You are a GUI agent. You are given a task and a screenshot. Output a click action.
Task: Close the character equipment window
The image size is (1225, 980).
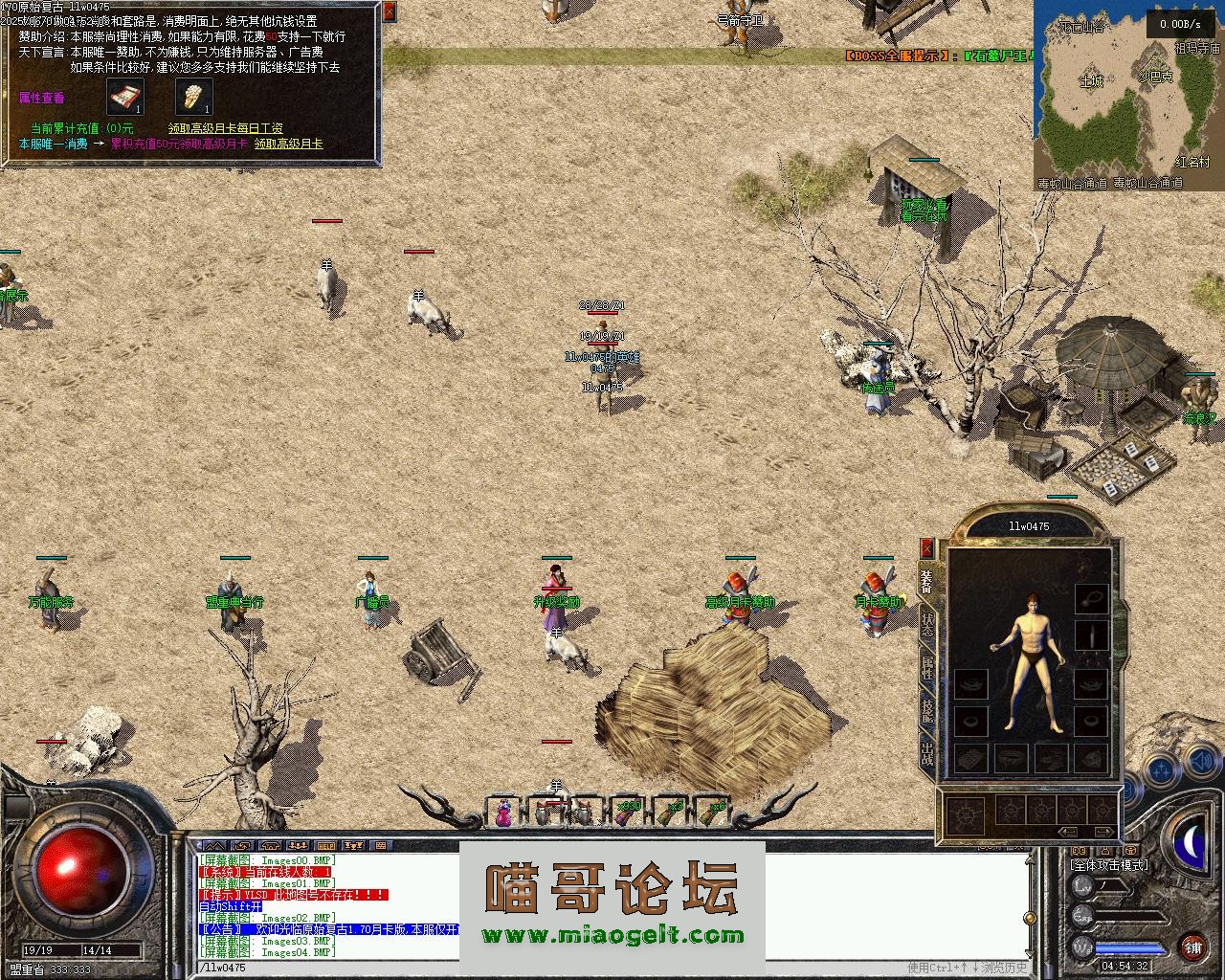click(926, 548)
